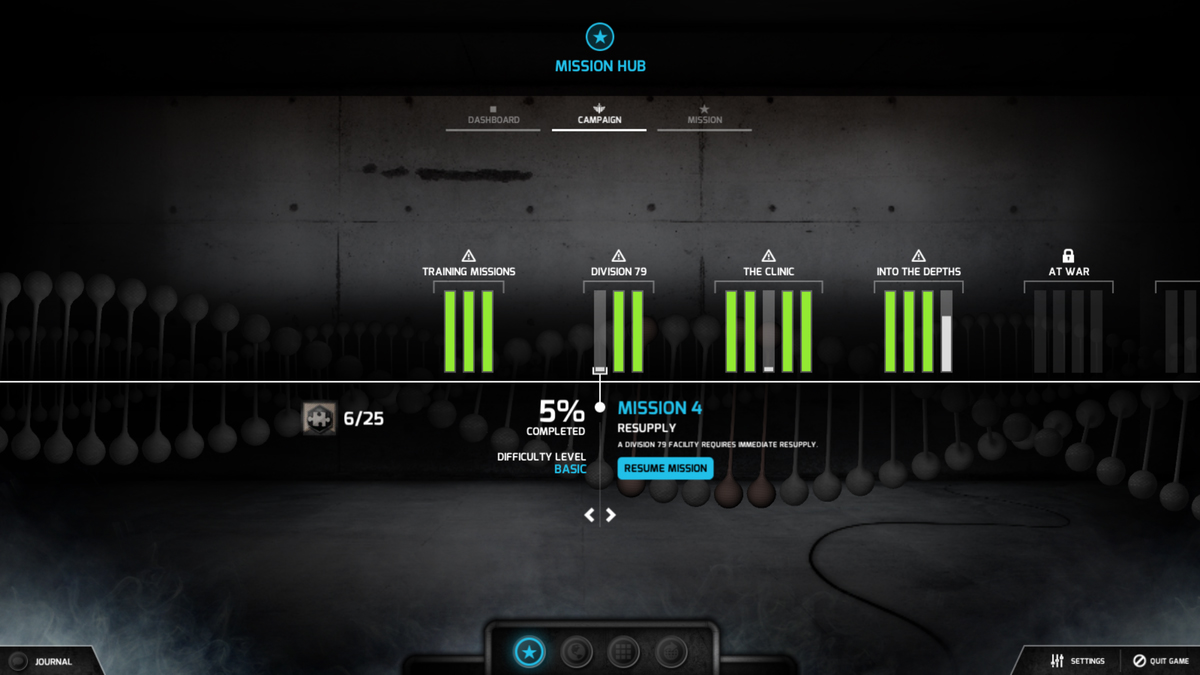Select the star Mission Hub icon in bottom dock
This screenshot has height=675, width=1200.
click(530, 653)
